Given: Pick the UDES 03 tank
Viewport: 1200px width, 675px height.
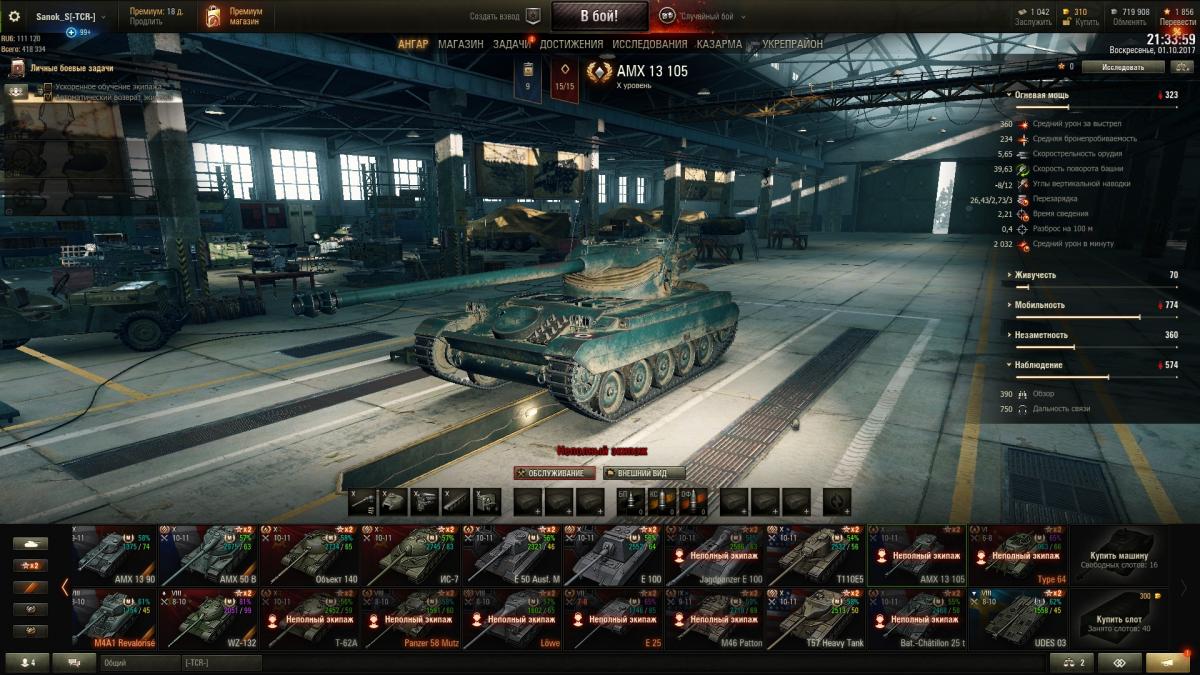Looking at the screenshot, I should [1018, 617].
